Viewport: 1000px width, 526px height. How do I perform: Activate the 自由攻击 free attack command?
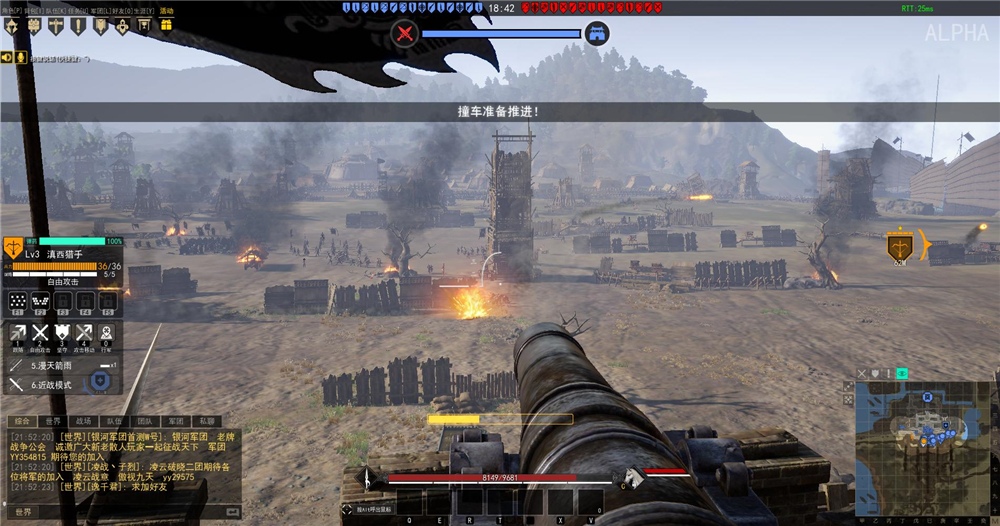[x=40, y=335]
